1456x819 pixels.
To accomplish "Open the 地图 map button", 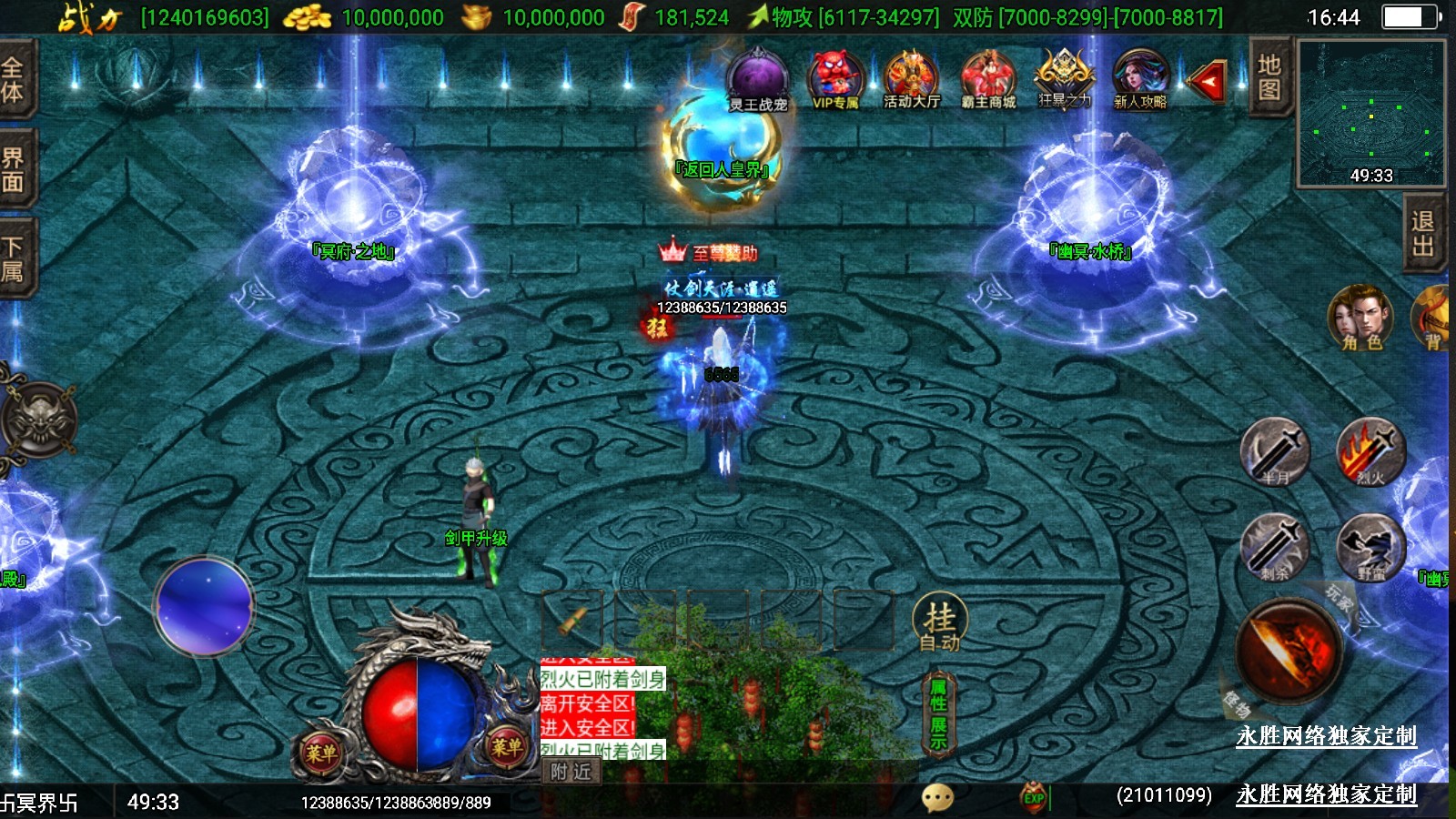I will (x=1269, y=78).
